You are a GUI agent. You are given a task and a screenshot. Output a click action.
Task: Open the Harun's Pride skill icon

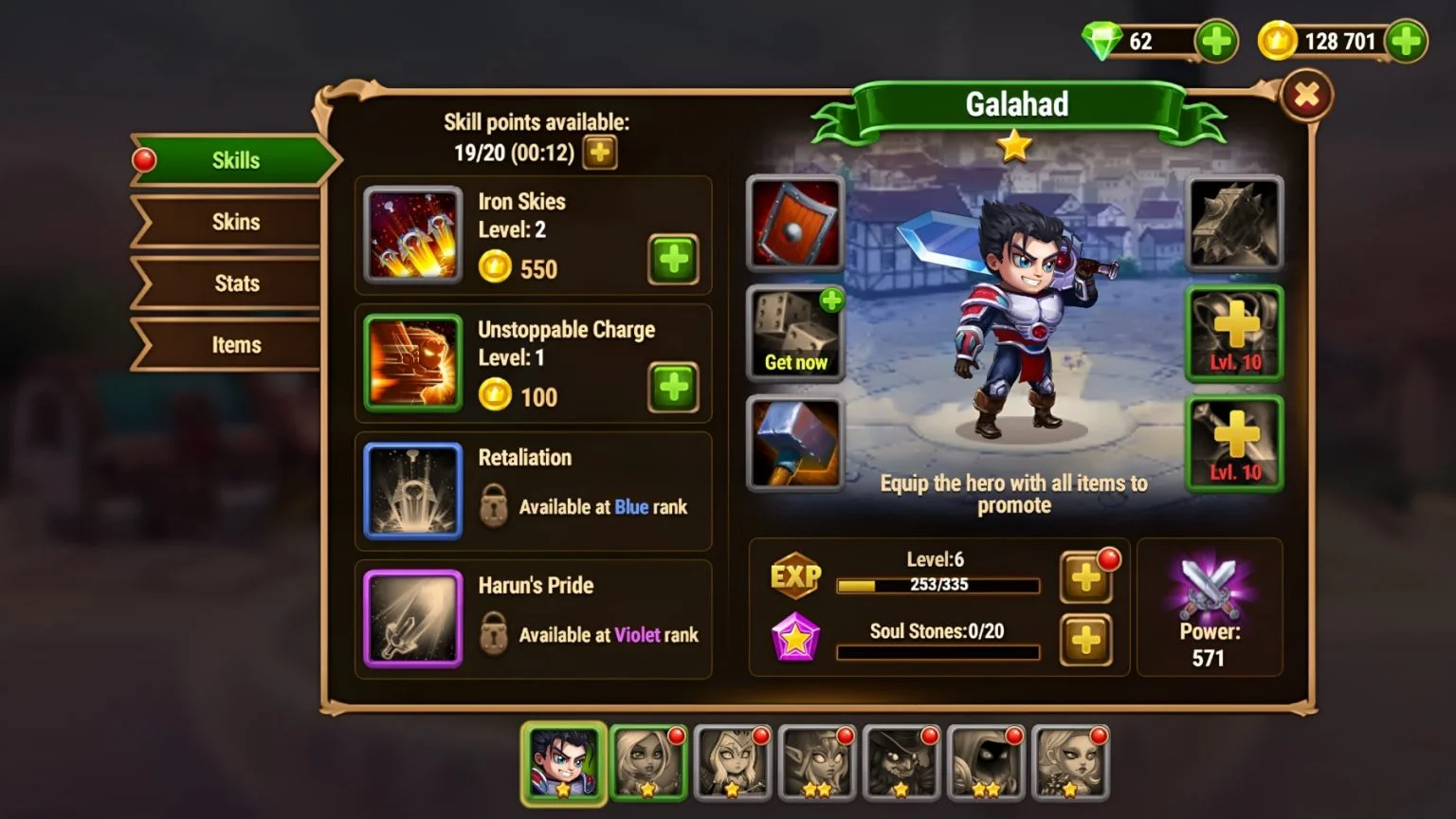[412, 619]
